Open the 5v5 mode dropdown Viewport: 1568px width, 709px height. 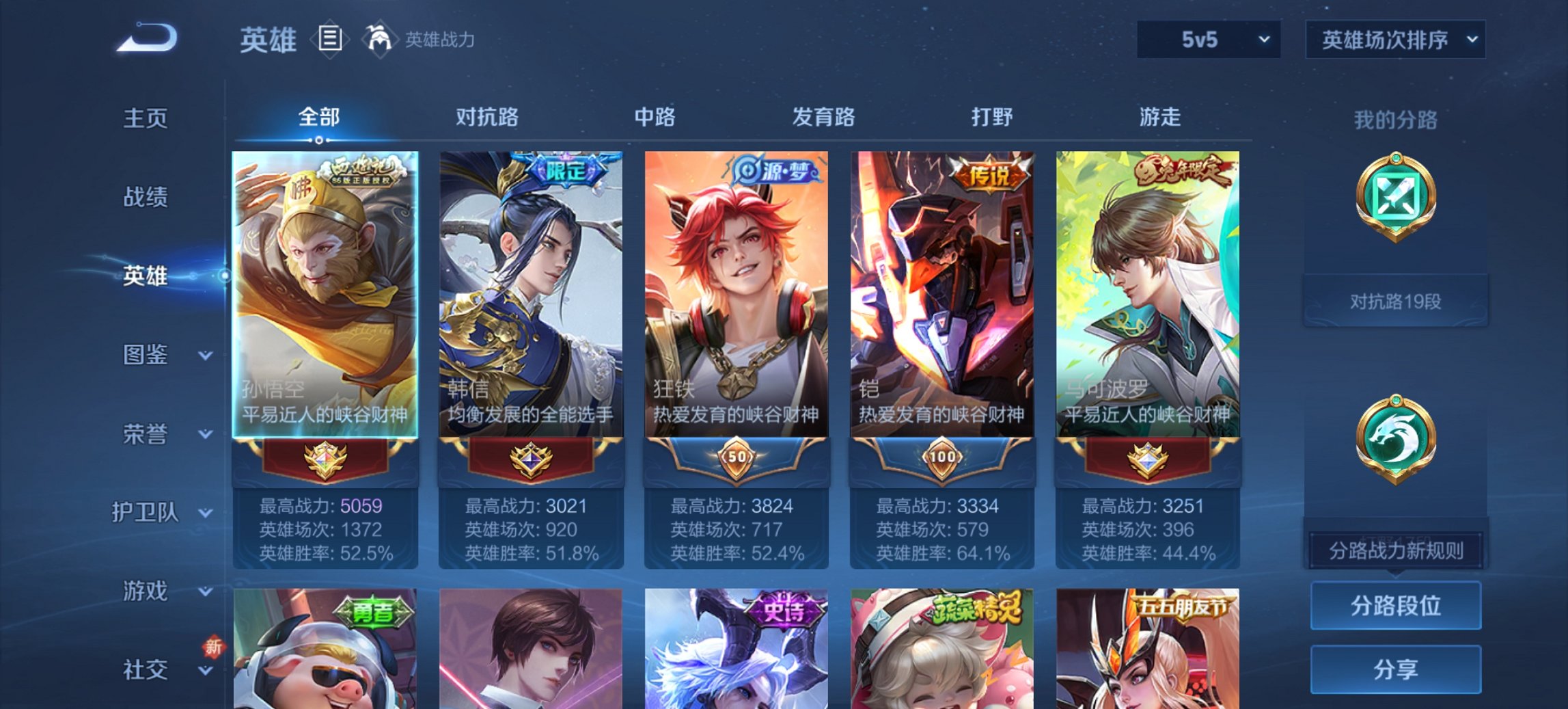(x=1209, y=39)
